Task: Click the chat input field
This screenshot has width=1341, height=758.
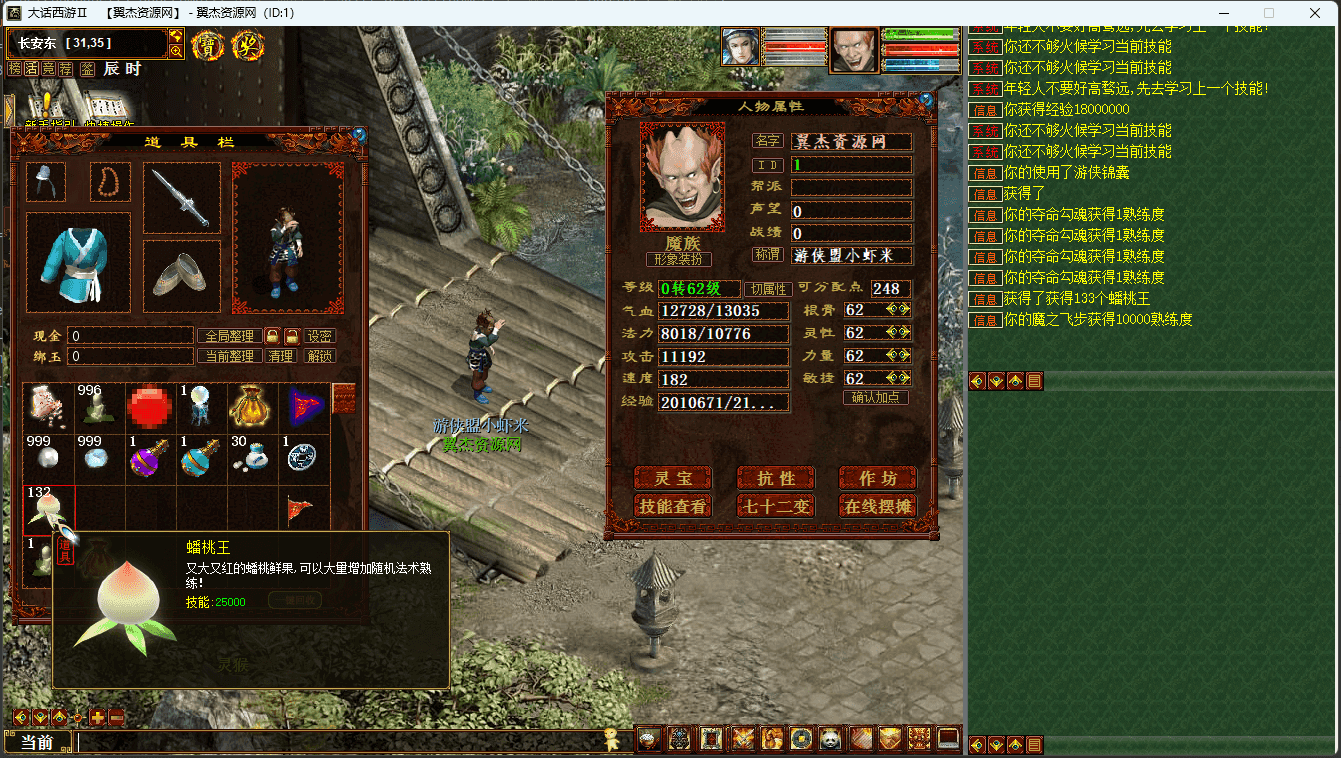Action: pos(340,742)
